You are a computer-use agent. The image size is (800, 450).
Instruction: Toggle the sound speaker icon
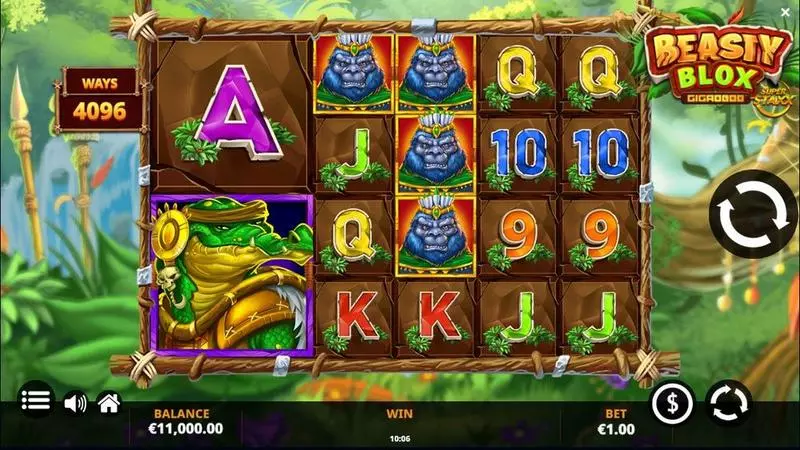pyautogui.click(x=75, y=402)
